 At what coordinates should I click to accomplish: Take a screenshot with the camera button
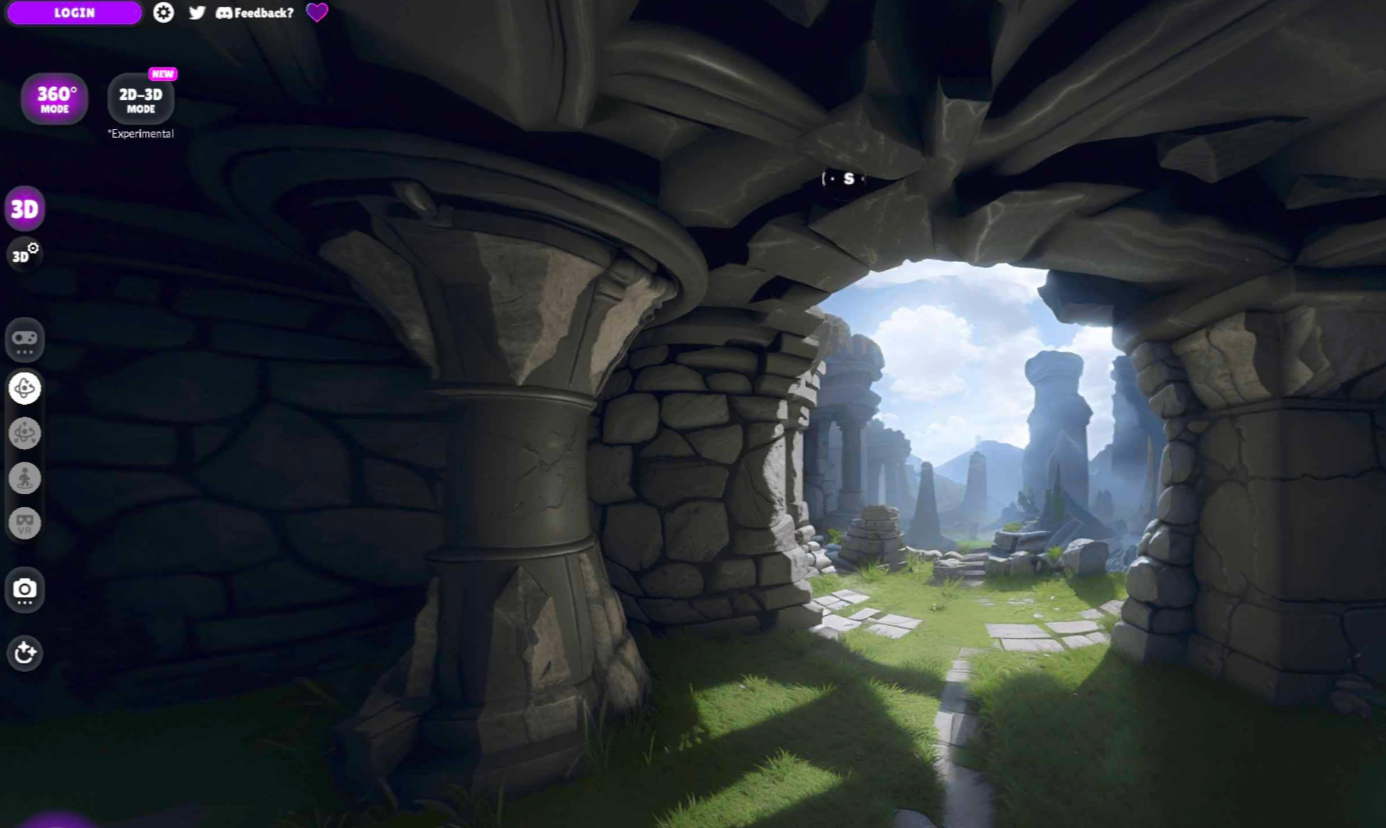(25, 590)
